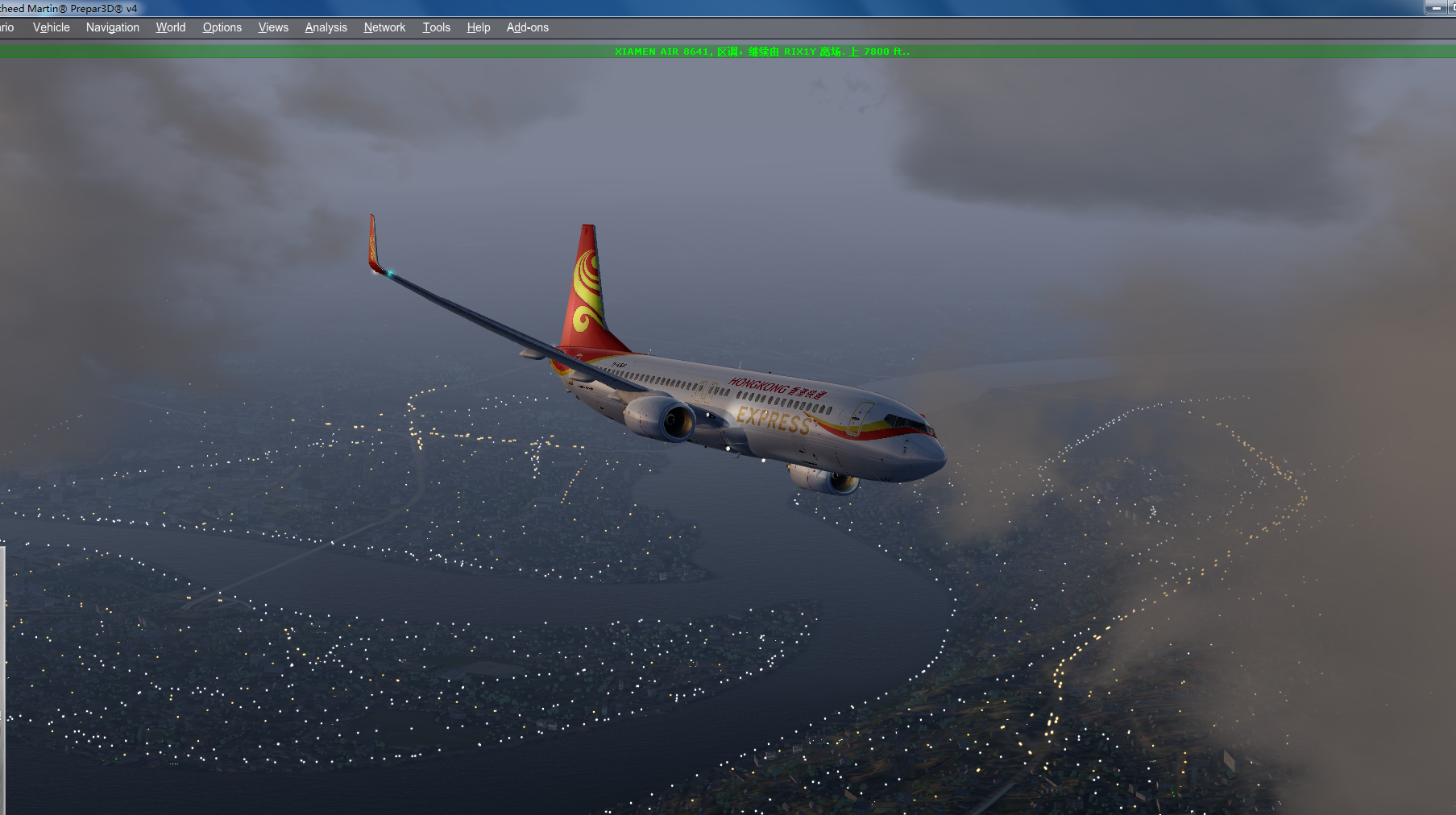Open the Scenario menu
Image resolution: width=1456 pixels, height=815 pixels.
8,27
